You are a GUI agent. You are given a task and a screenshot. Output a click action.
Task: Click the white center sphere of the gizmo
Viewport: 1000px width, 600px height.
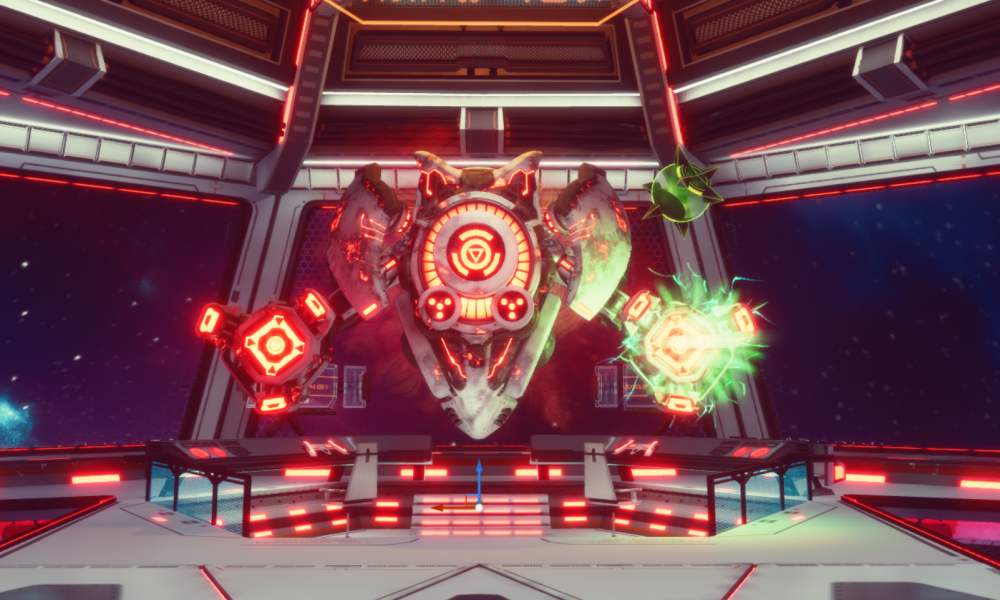point(479,507)
